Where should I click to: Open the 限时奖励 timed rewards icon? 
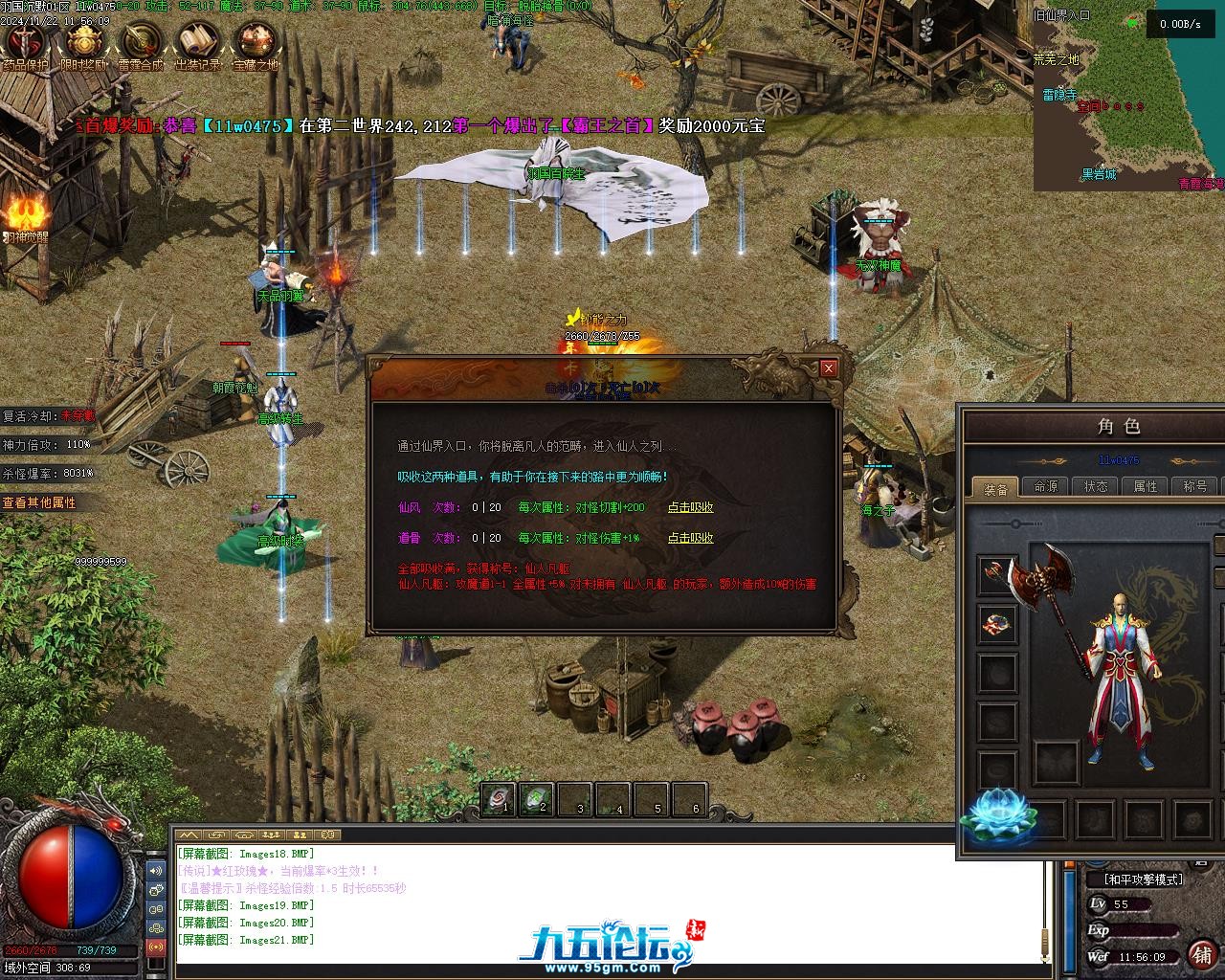[83, 42]
